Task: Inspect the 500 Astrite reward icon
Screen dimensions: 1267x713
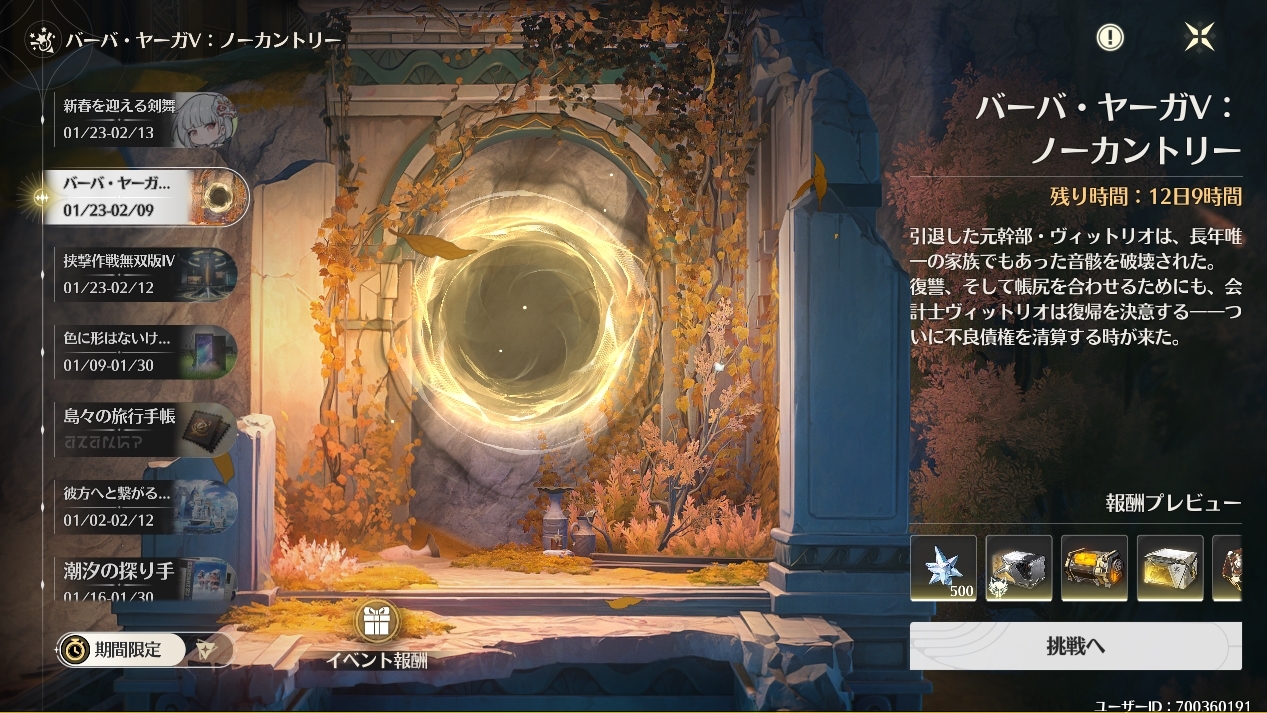Action: (943, 568)
